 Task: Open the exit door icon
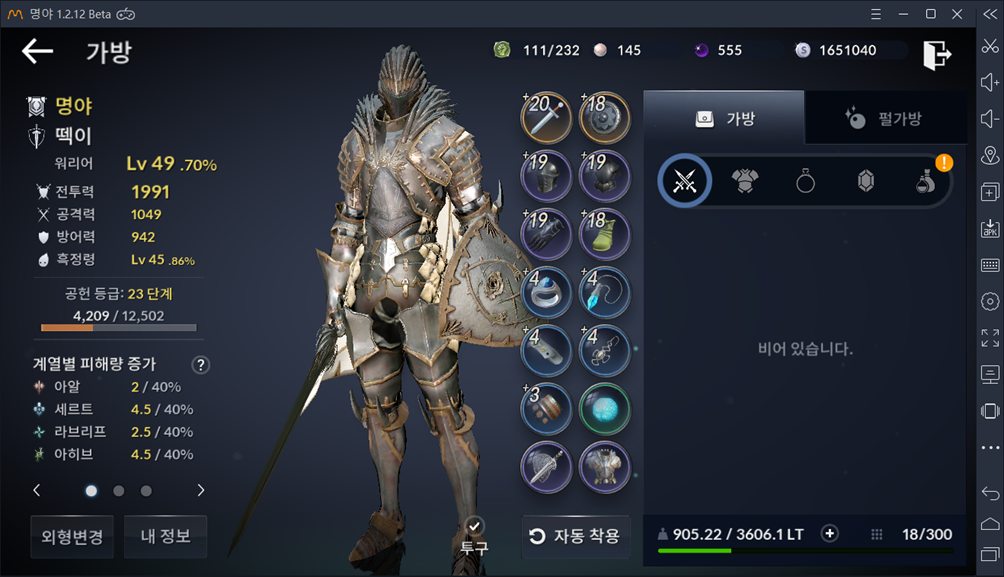point(936,54)
